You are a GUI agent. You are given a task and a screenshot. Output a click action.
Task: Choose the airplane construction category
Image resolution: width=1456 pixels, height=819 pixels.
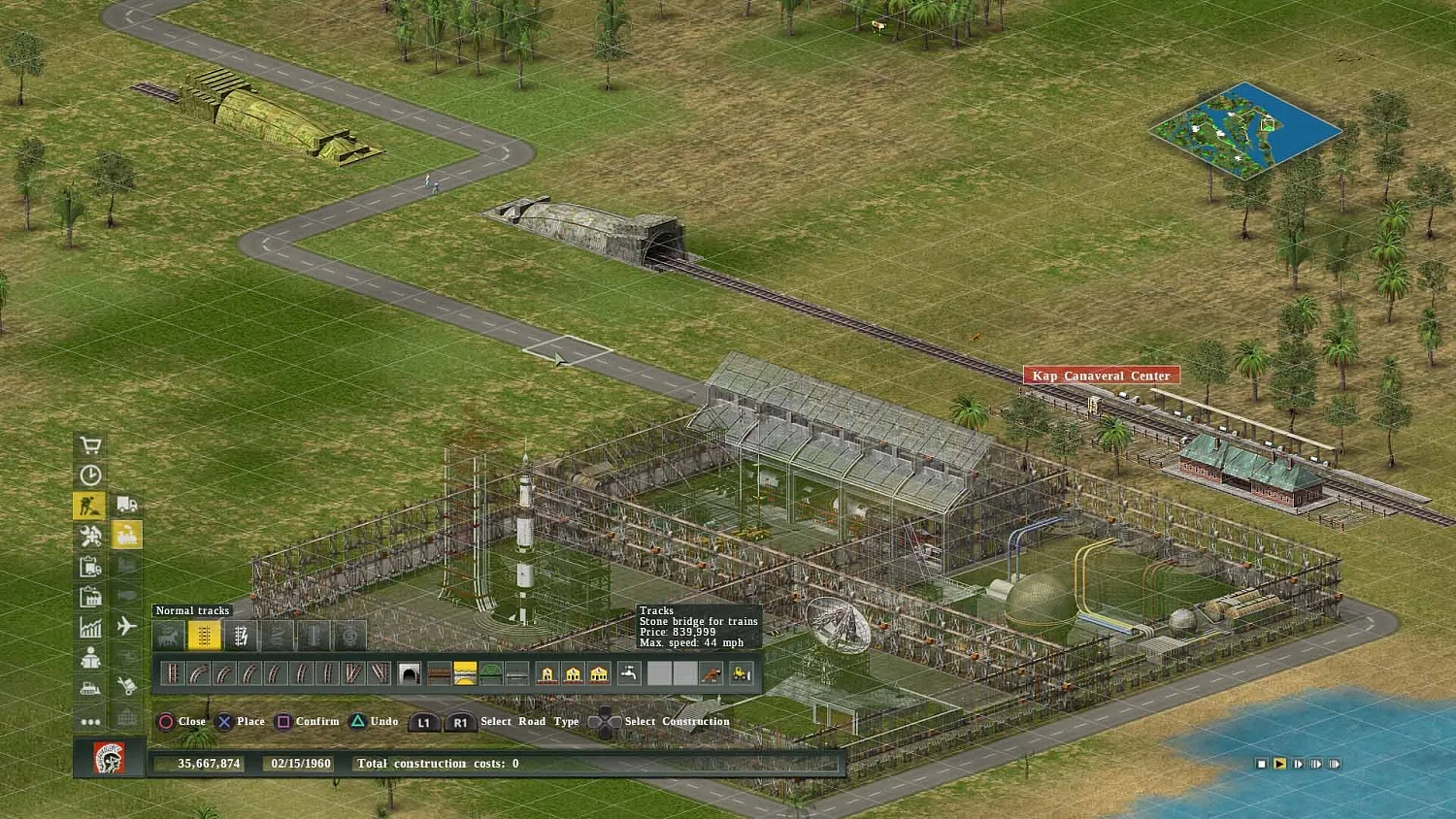pos(126,626)
